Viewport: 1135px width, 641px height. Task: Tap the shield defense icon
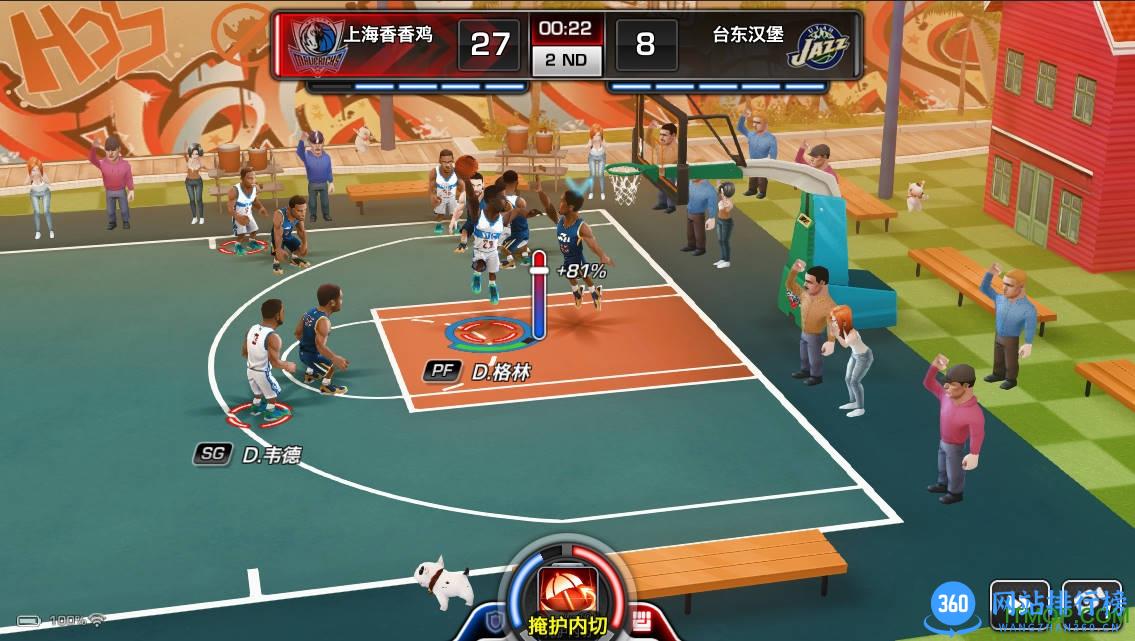point(495,621)
